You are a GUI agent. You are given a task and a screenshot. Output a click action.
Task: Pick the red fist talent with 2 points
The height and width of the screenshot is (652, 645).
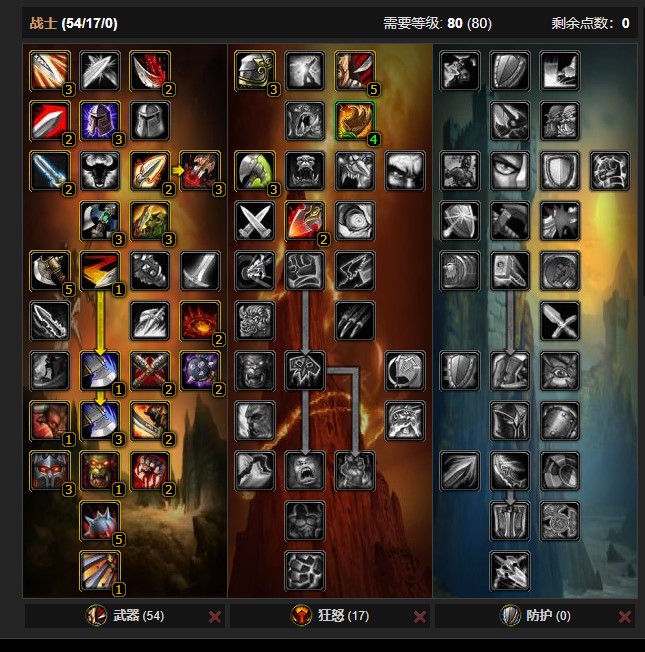click(150, 470)
